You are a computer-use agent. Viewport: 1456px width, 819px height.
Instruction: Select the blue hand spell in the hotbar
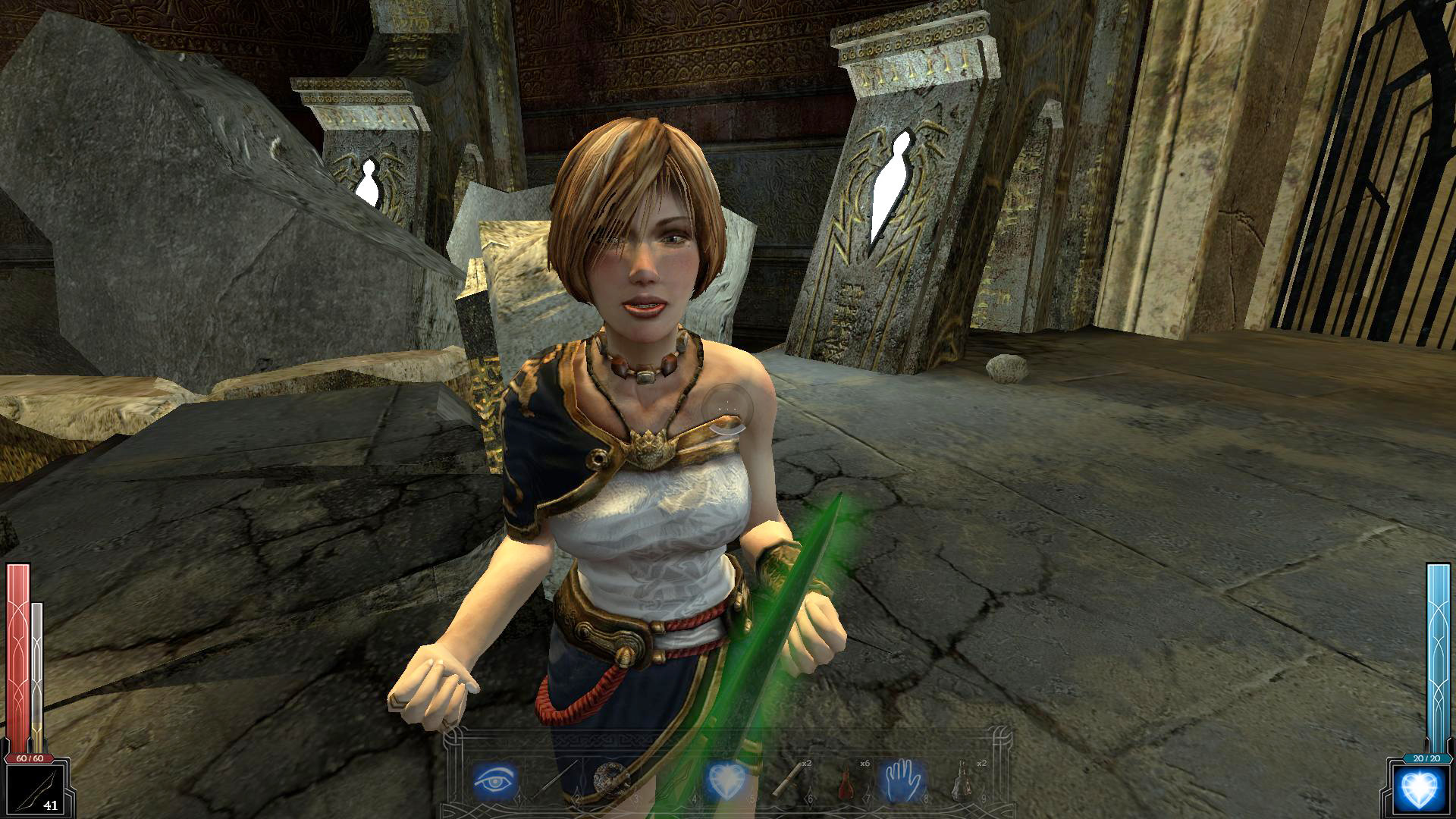(902, 780)
